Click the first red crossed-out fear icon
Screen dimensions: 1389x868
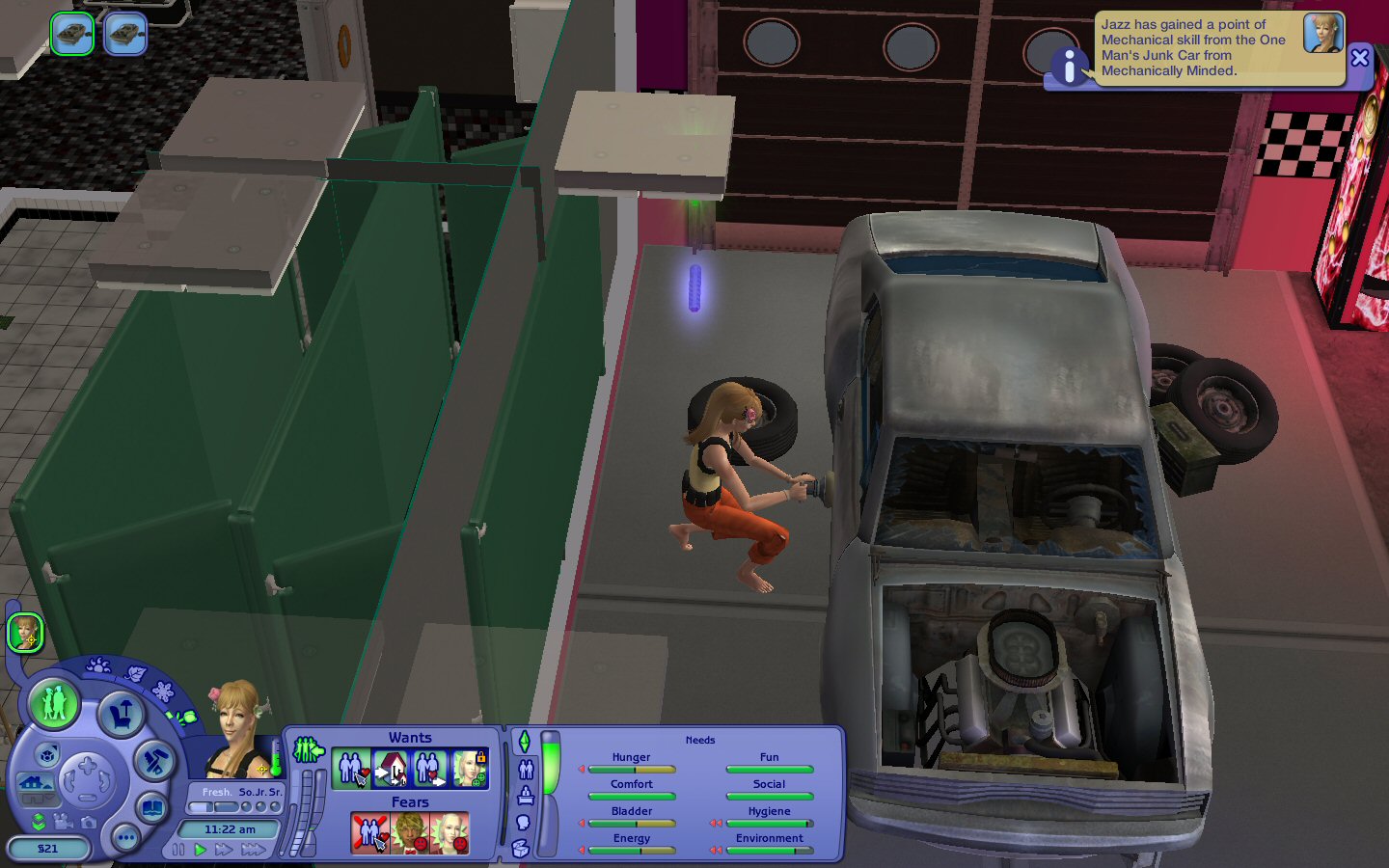coord(369,833)
